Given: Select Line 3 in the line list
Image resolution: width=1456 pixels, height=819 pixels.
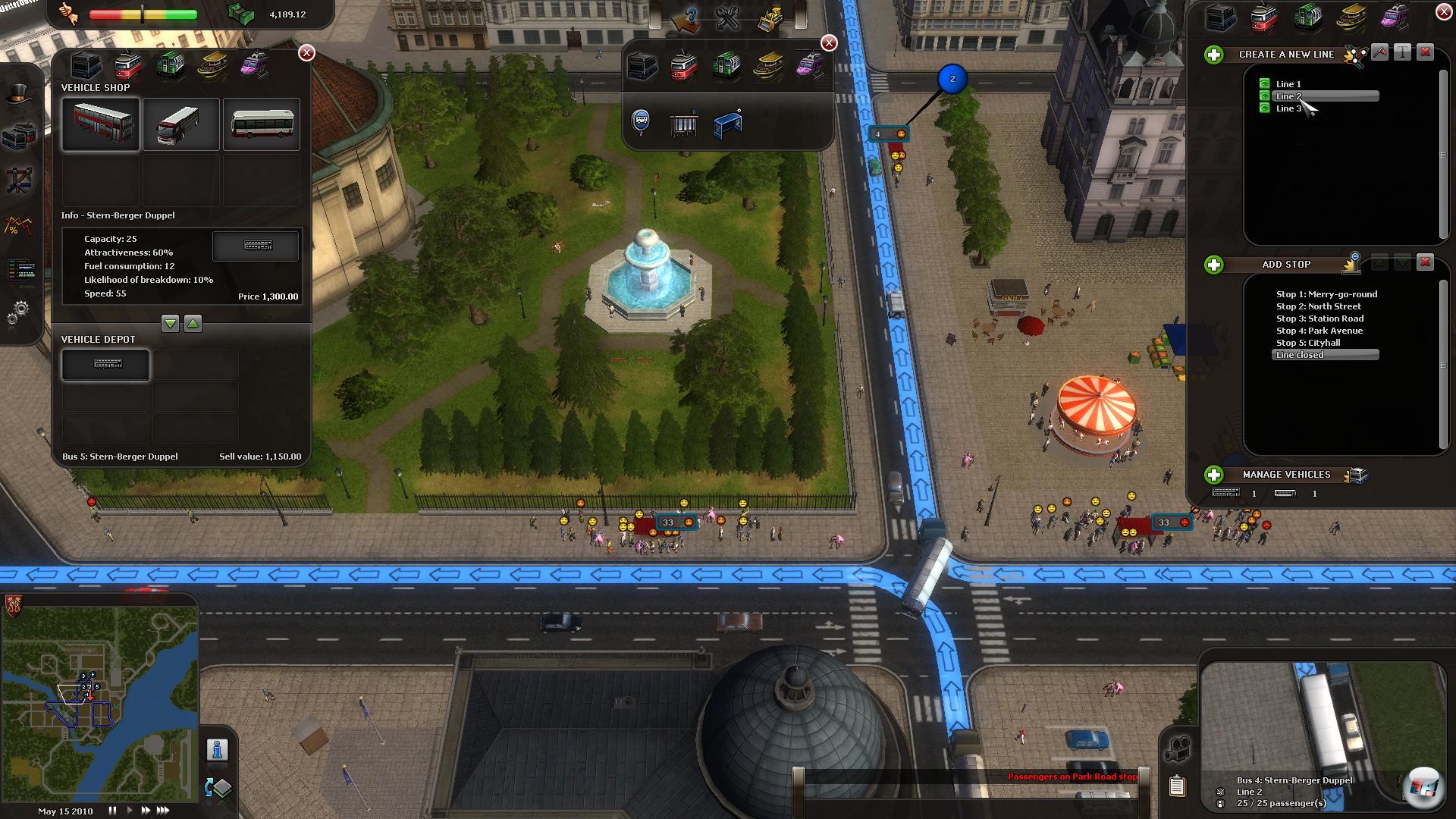Looking at the screenshot, I should (1288, 108).
